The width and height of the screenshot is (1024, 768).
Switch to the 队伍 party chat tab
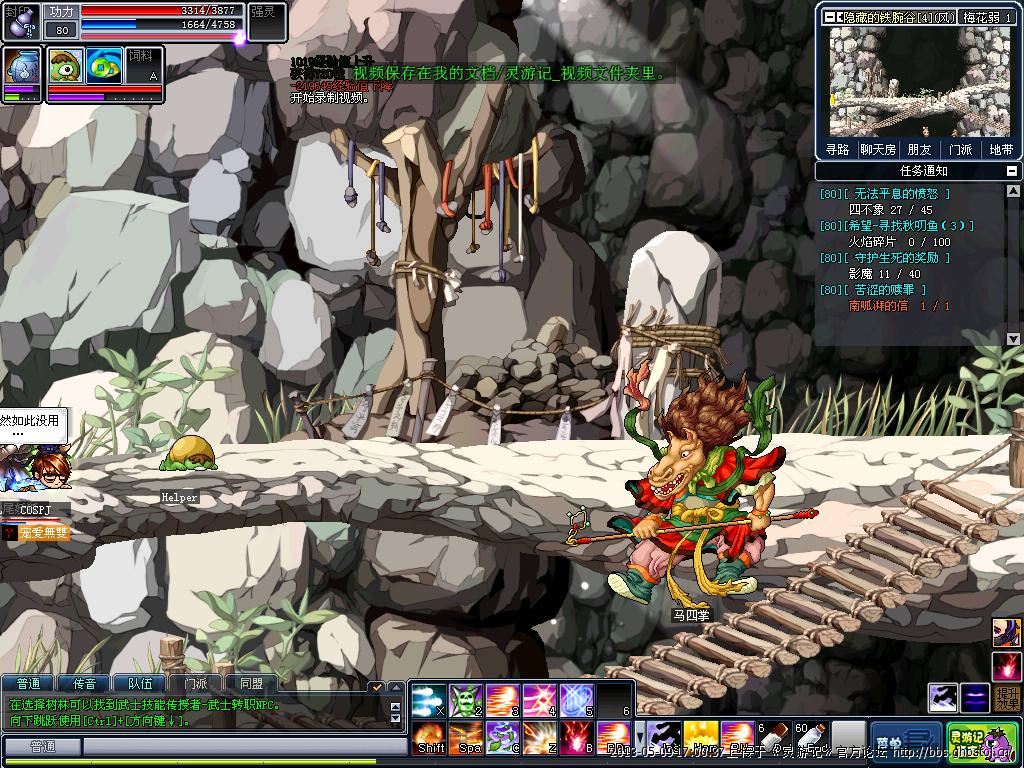pyautogui.click(x=140, y=684)
